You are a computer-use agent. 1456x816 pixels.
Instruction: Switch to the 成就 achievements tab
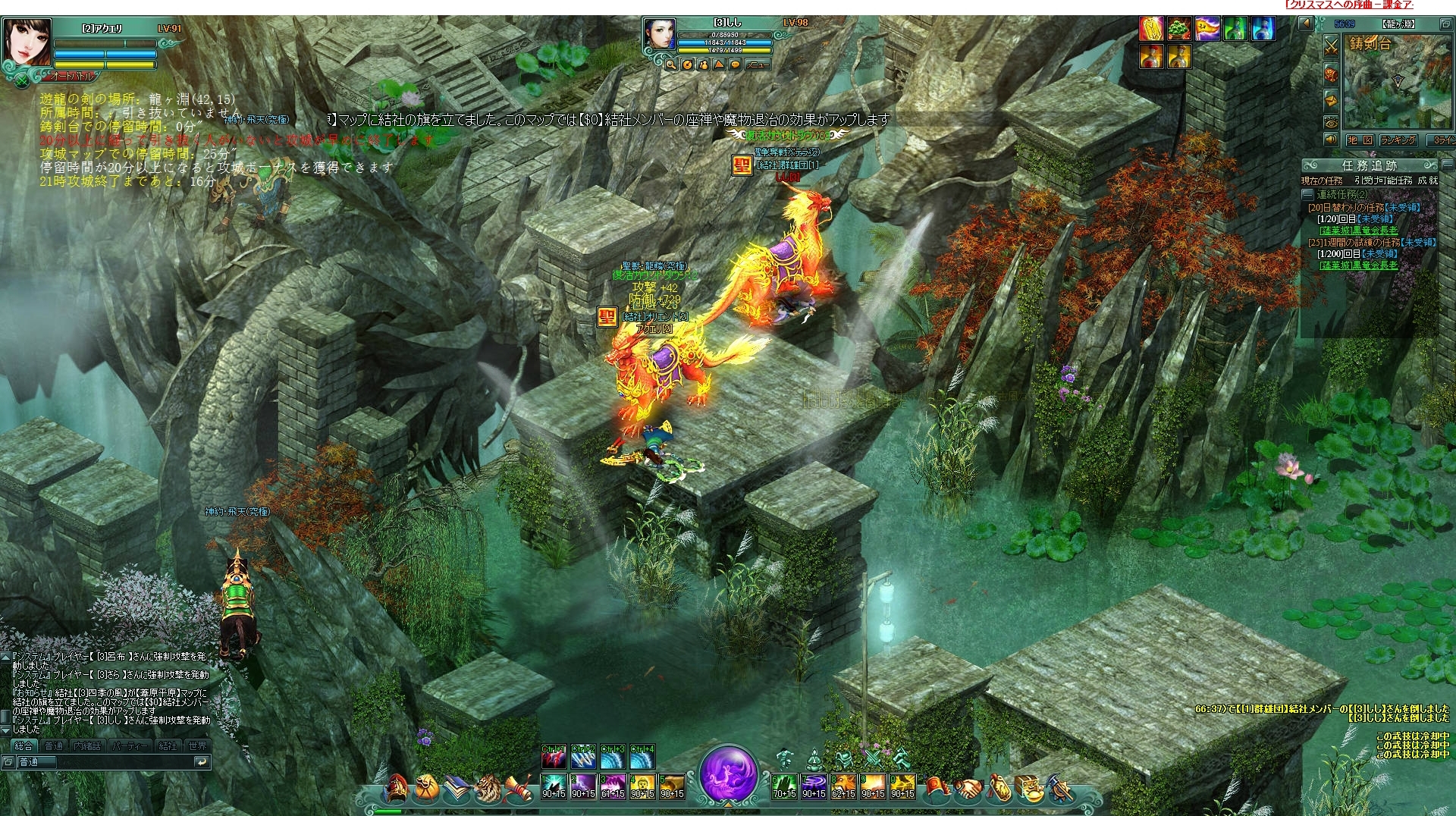[1428, 180]
